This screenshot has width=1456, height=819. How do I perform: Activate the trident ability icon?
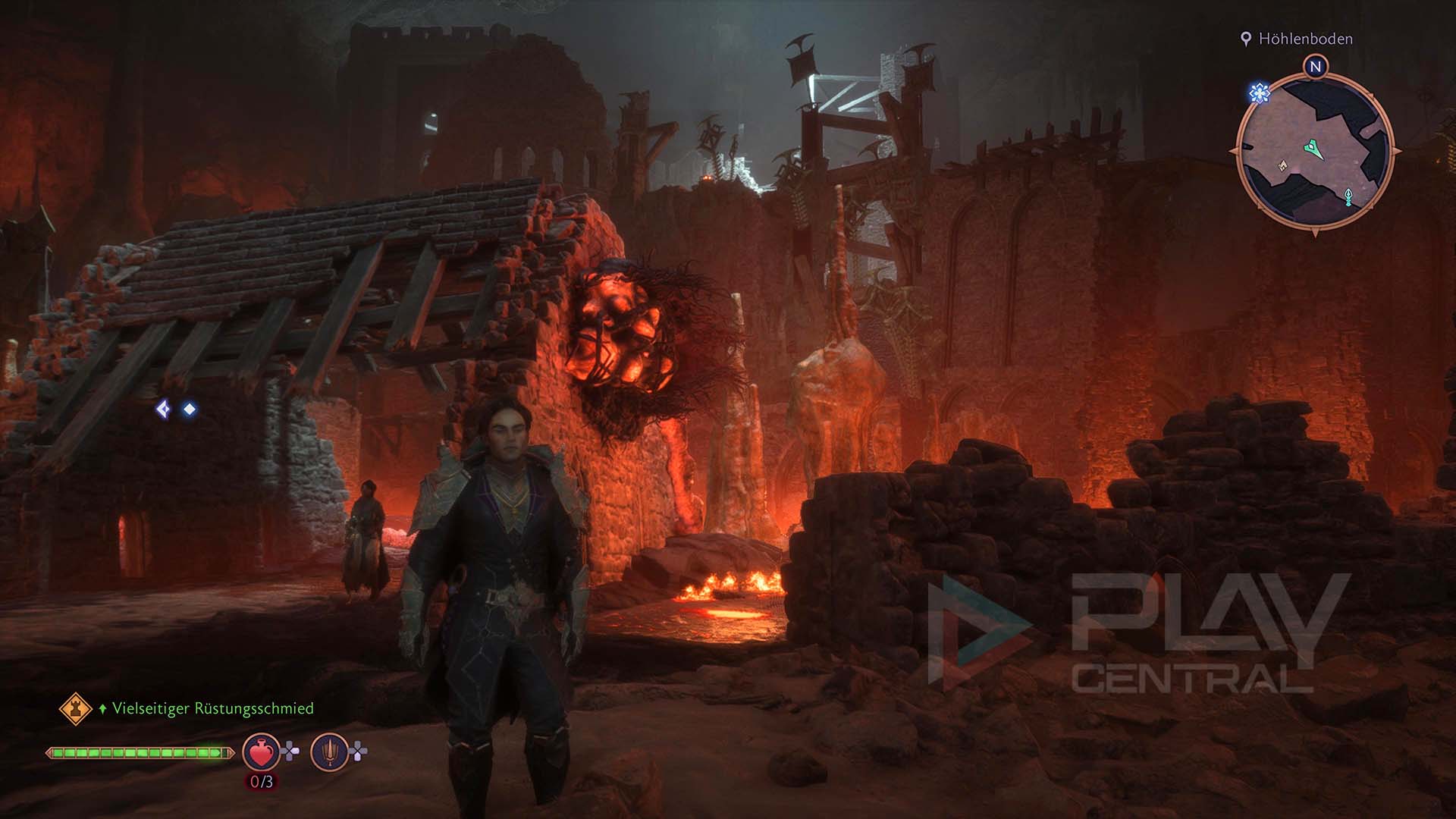click(x=329, y=752)
